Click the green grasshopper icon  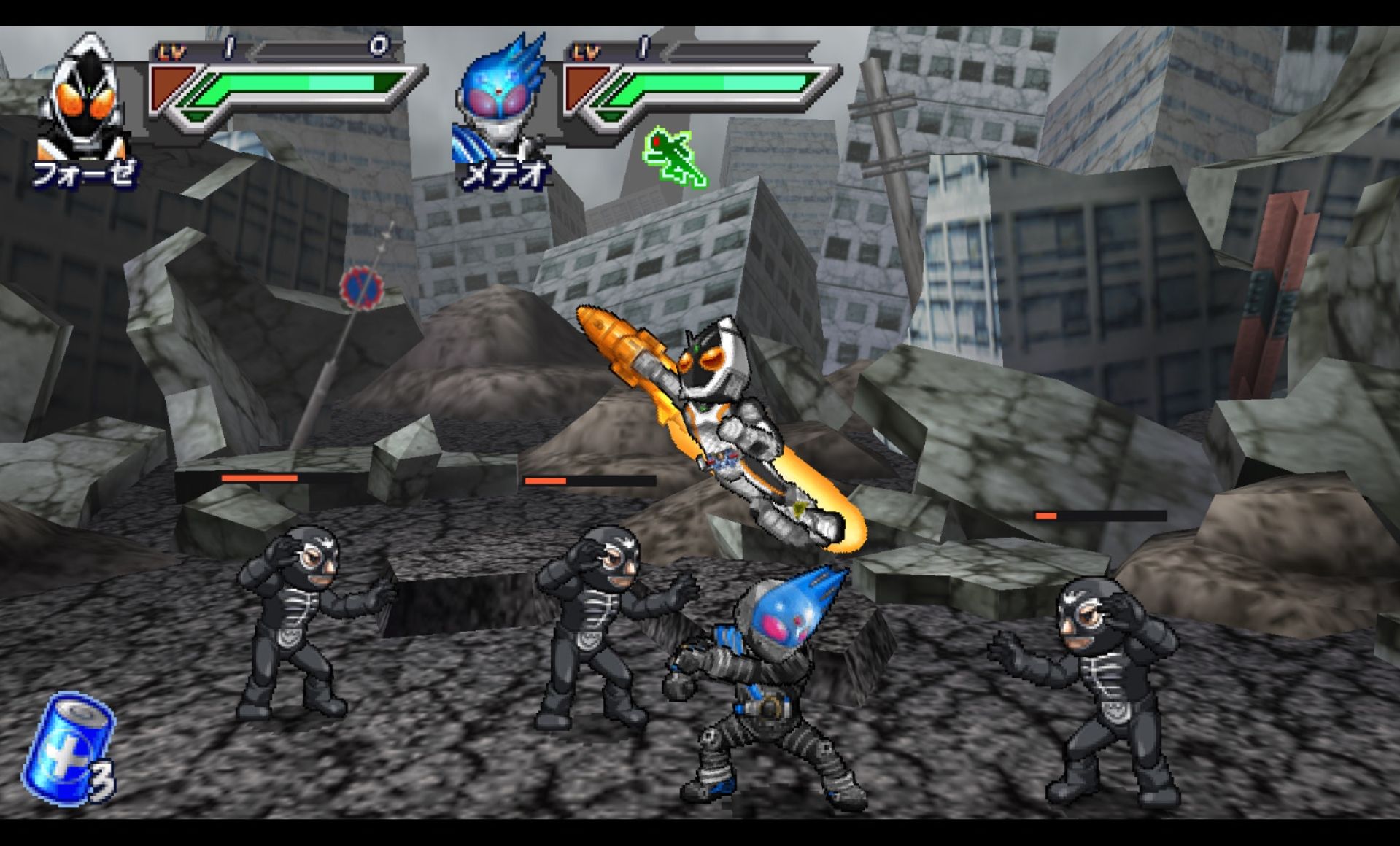pos(674,157)
